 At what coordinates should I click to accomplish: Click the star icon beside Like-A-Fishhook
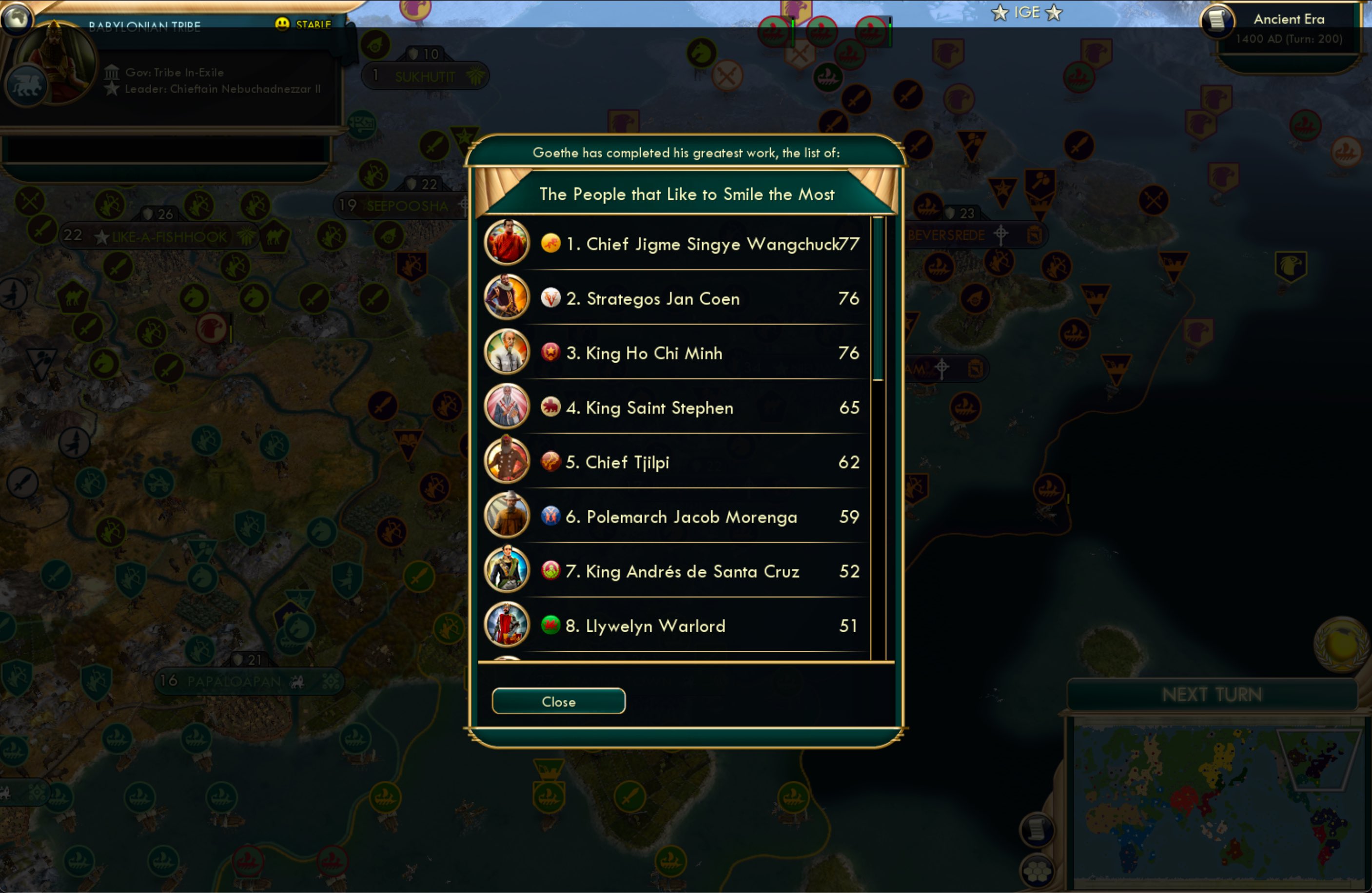(101, 236)
